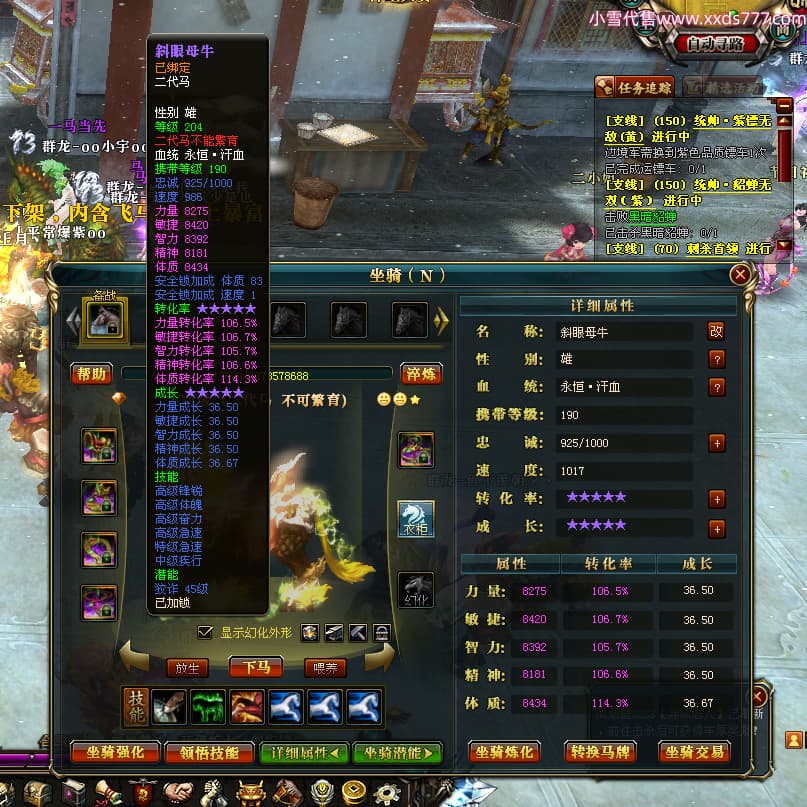Rename the mount with the 改 button
Screen dimensions: 807x807
pos(716,331)
